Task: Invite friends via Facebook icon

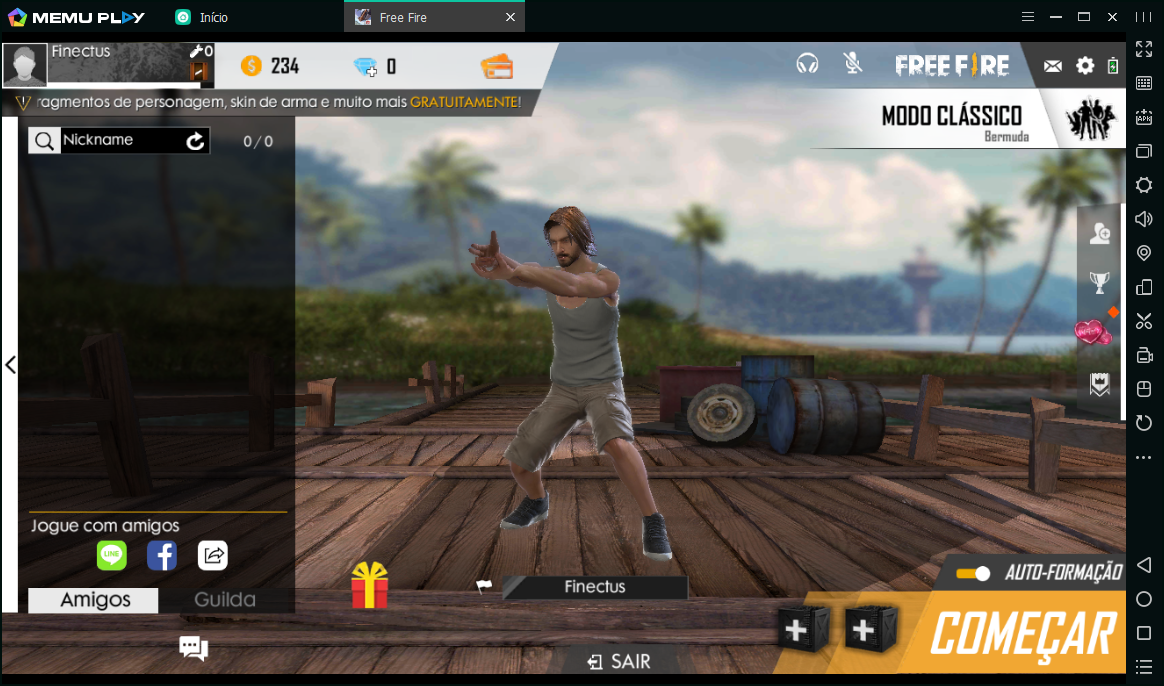Action: tap(162, 555)
